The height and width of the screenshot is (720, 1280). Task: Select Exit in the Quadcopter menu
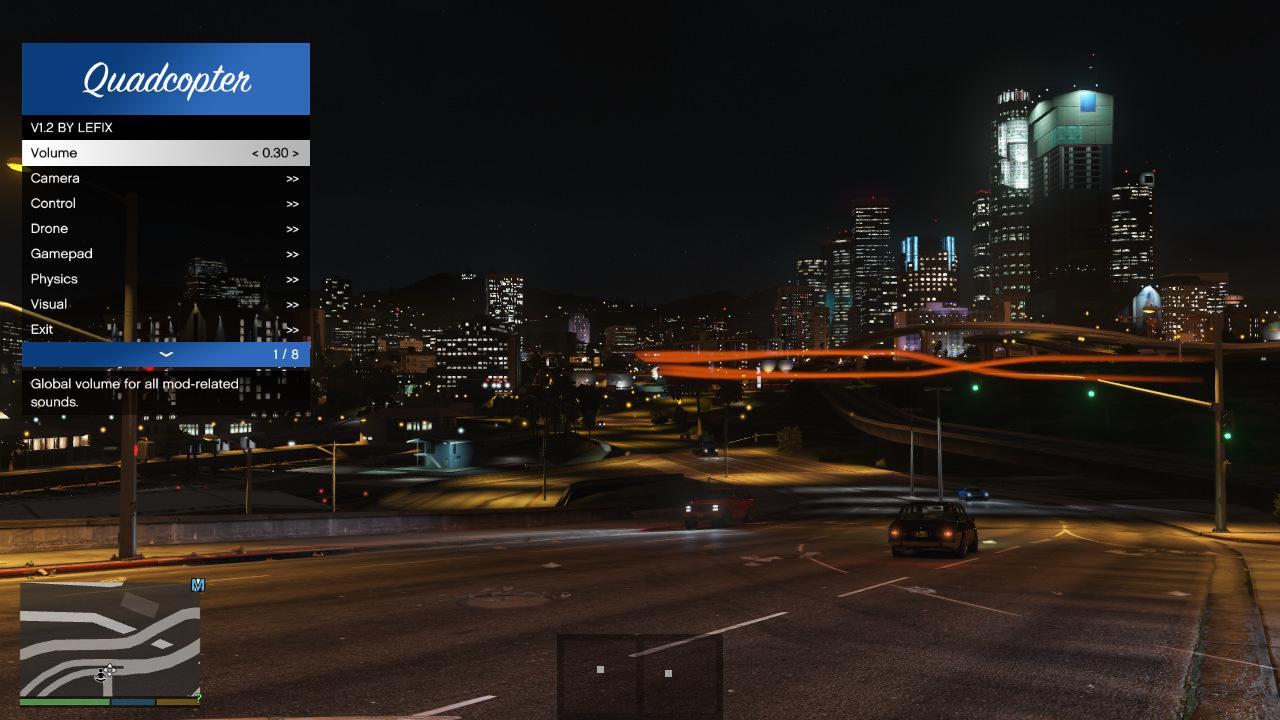[x=165, y=329]
